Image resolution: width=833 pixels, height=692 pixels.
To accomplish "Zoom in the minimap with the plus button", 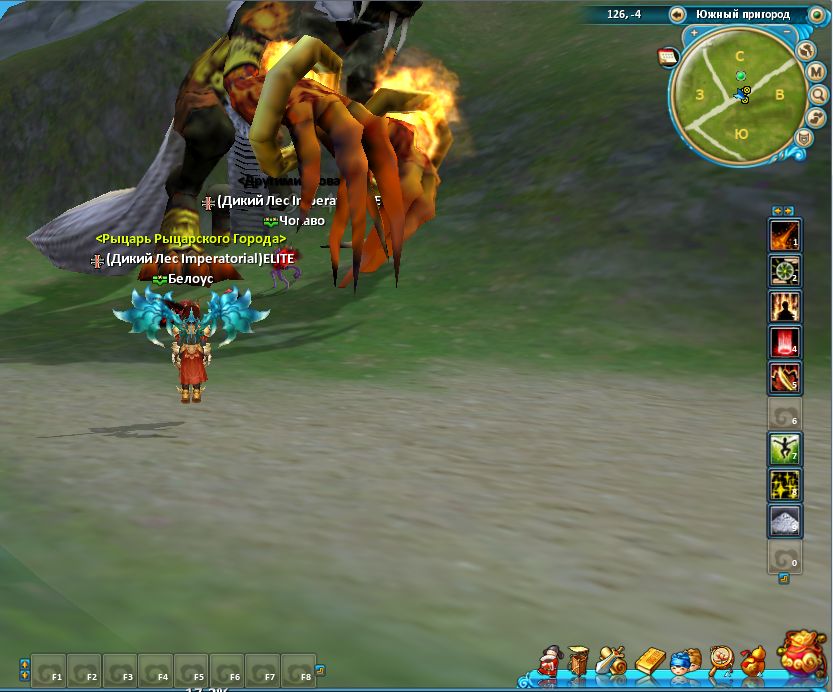I will 694,33.
